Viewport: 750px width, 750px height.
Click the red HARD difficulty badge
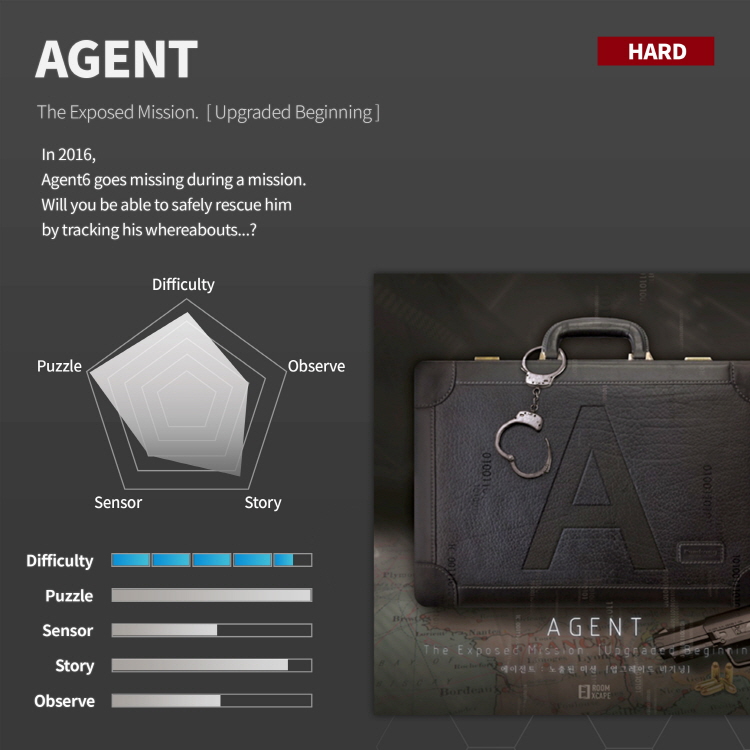(x=656, y=52)
